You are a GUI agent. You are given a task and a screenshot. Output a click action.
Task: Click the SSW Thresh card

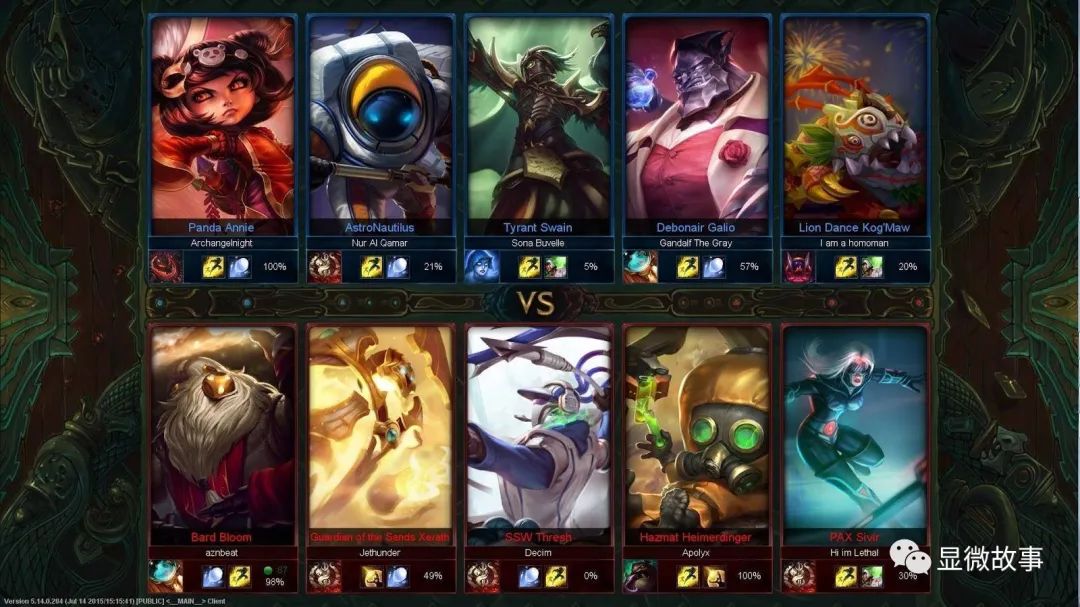pyautogui.click(x=539, y=430)
